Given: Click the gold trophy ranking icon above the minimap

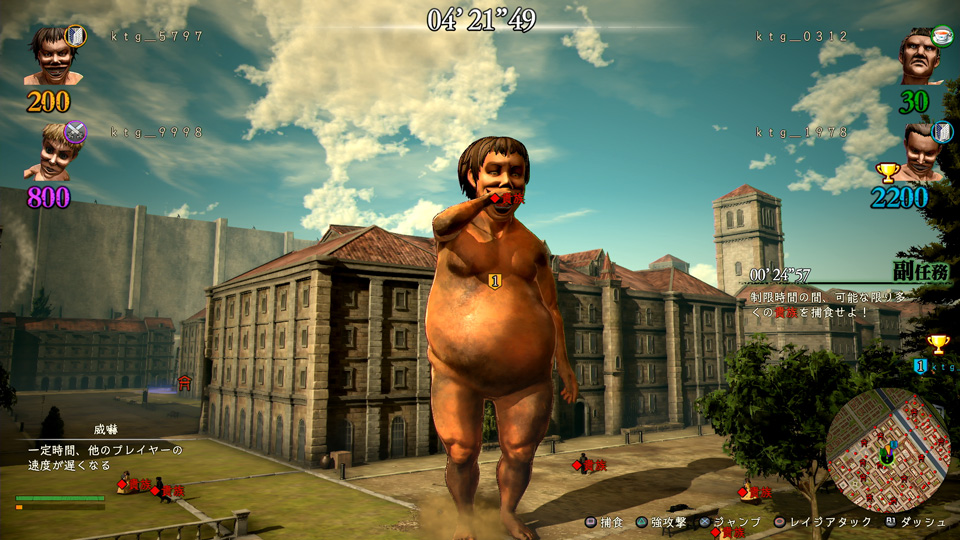Looking at the screenshot, I should point(937,344).
